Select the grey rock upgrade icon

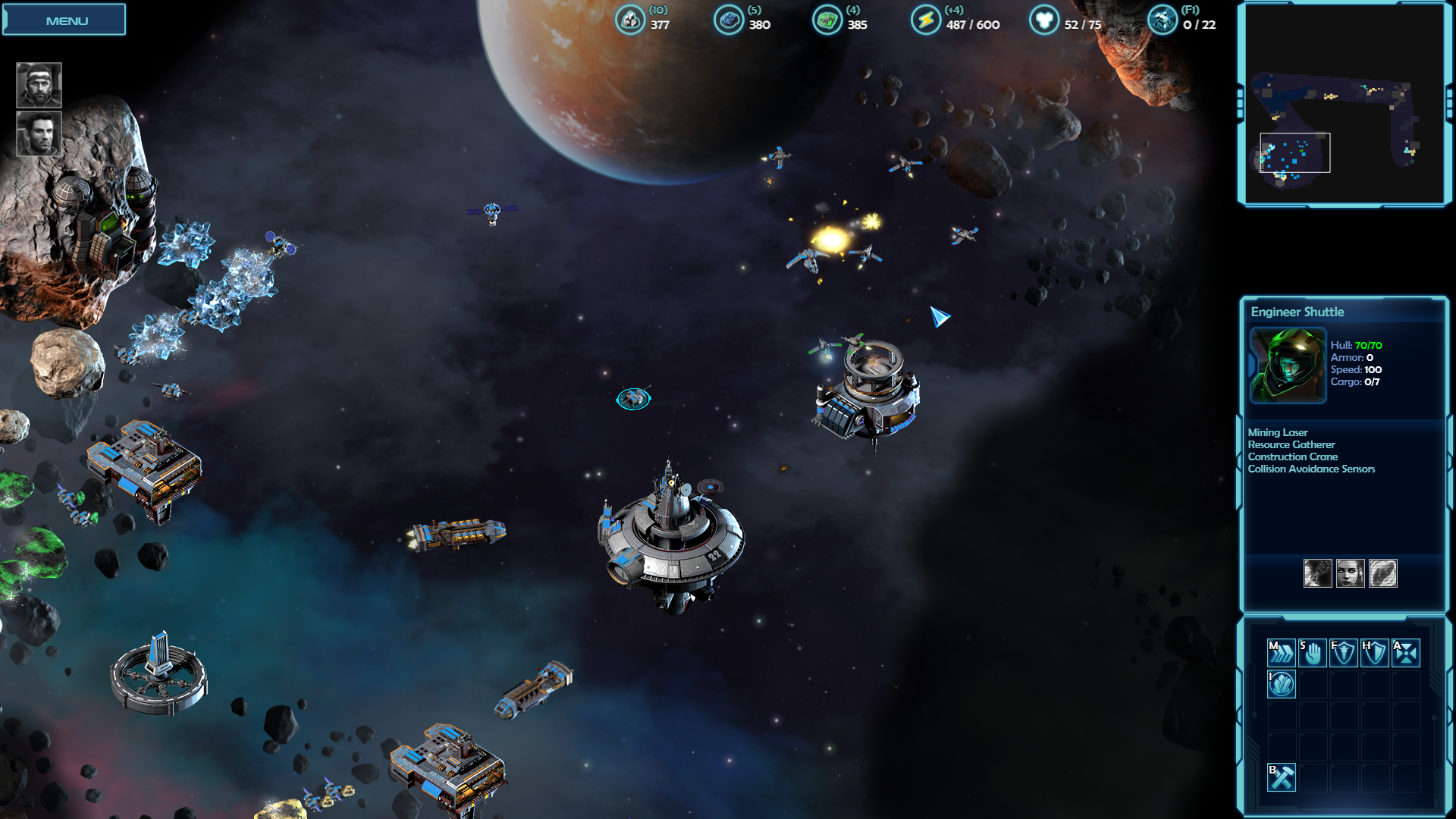coord(1383,573)
